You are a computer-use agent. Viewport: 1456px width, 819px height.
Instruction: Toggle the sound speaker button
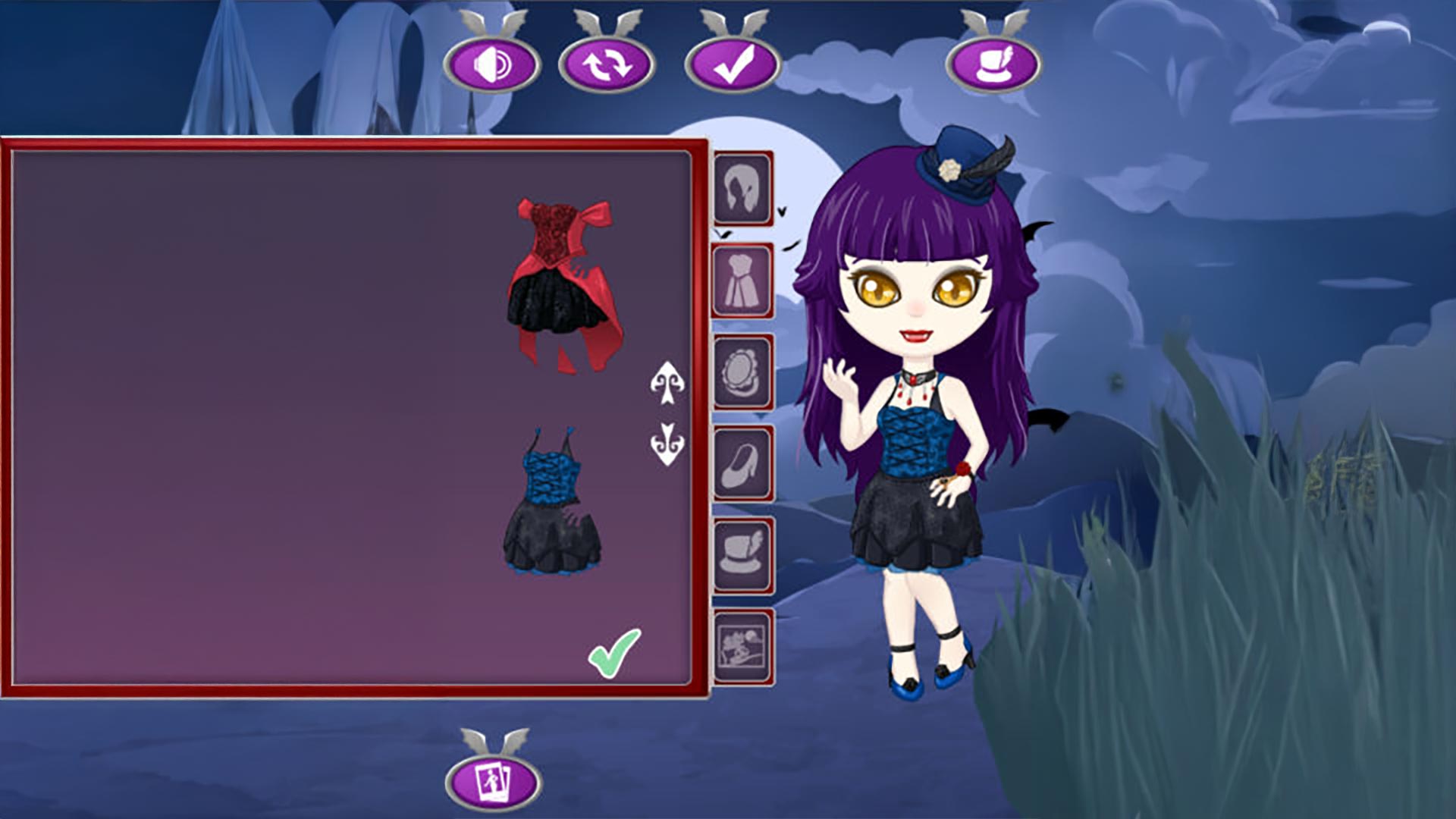pyautogui.click(x=491, y=64)
